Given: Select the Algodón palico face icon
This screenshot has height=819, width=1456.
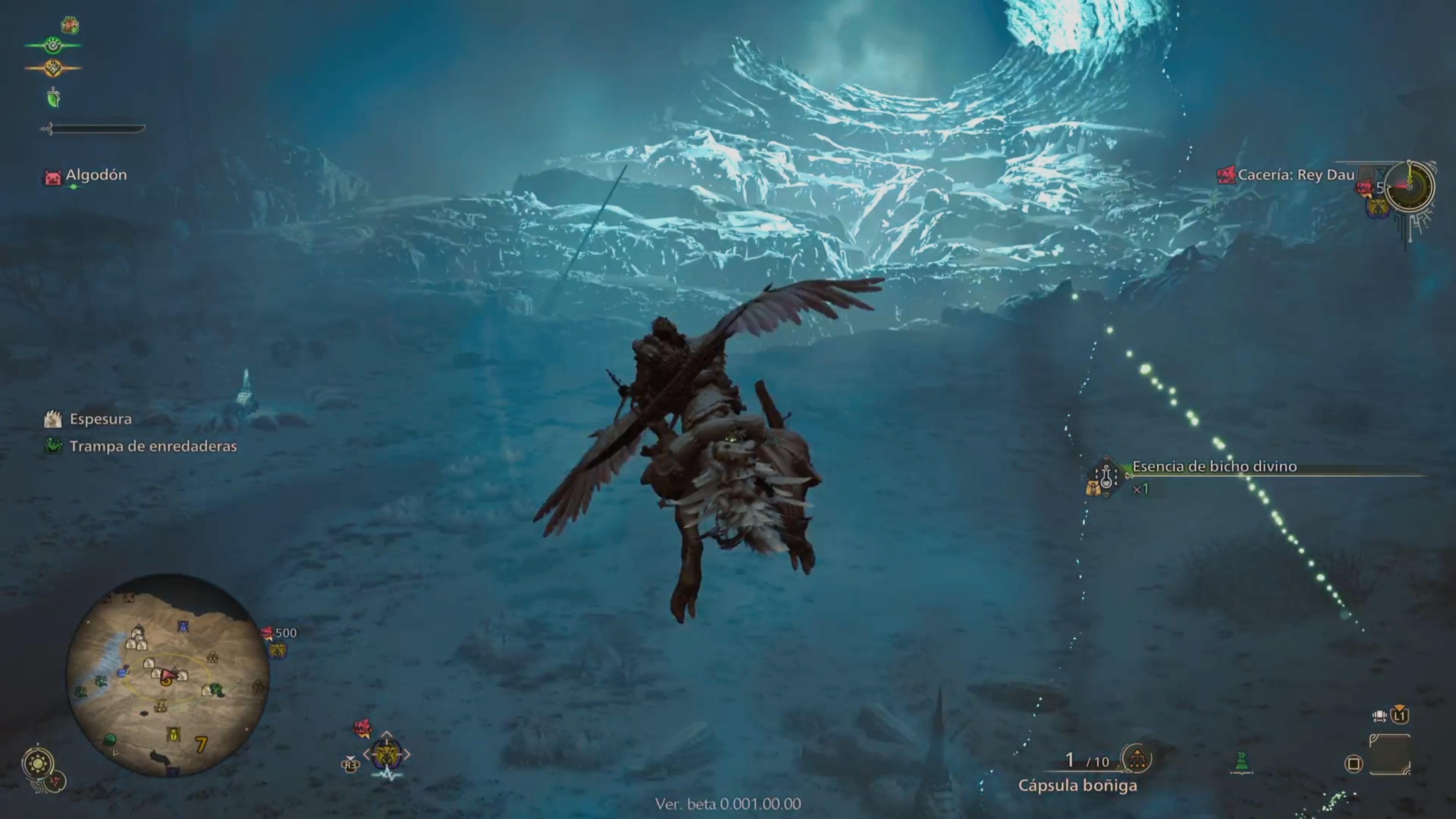Looking at the screenshot, I should click(x=53, y=176).
